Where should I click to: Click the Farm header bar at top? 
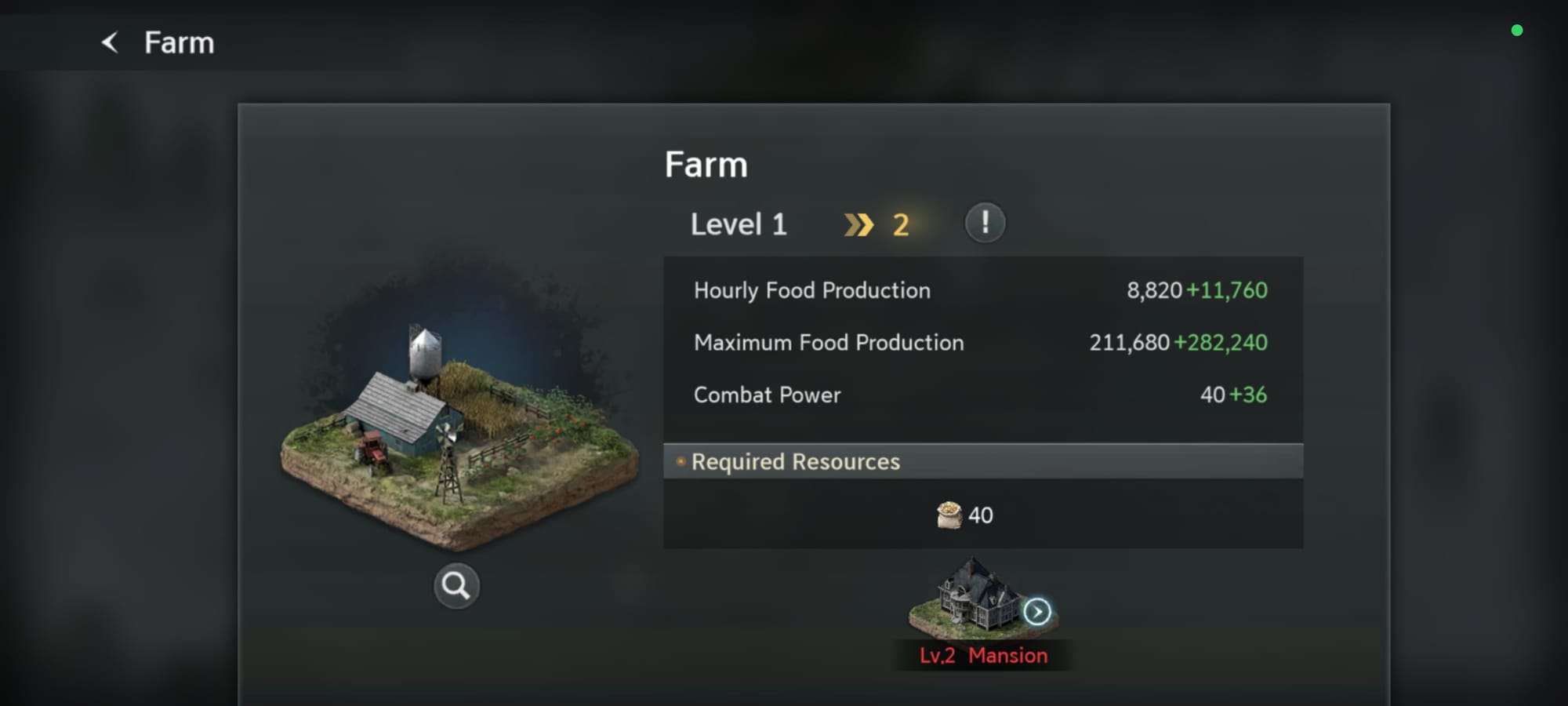pos(178,43)
